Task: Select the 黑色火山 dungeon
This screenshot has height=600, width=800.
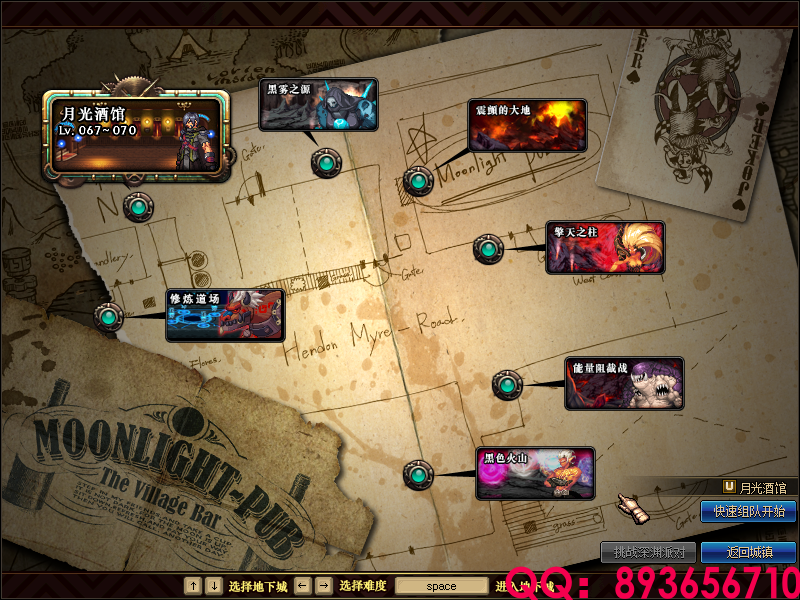Action: point(535,473)
